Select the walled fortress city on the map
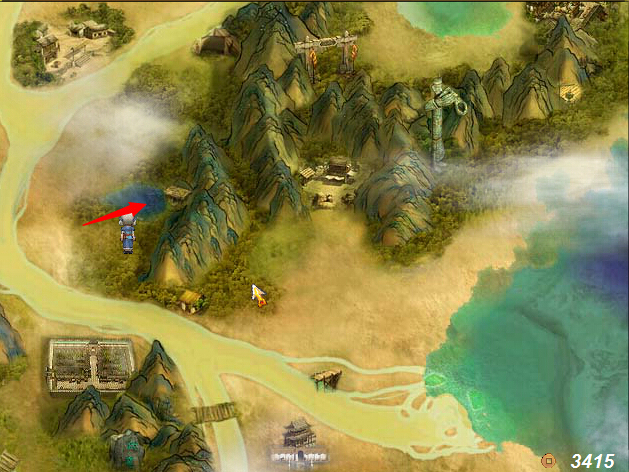629x472 pixels. click(x=90, y=363)
